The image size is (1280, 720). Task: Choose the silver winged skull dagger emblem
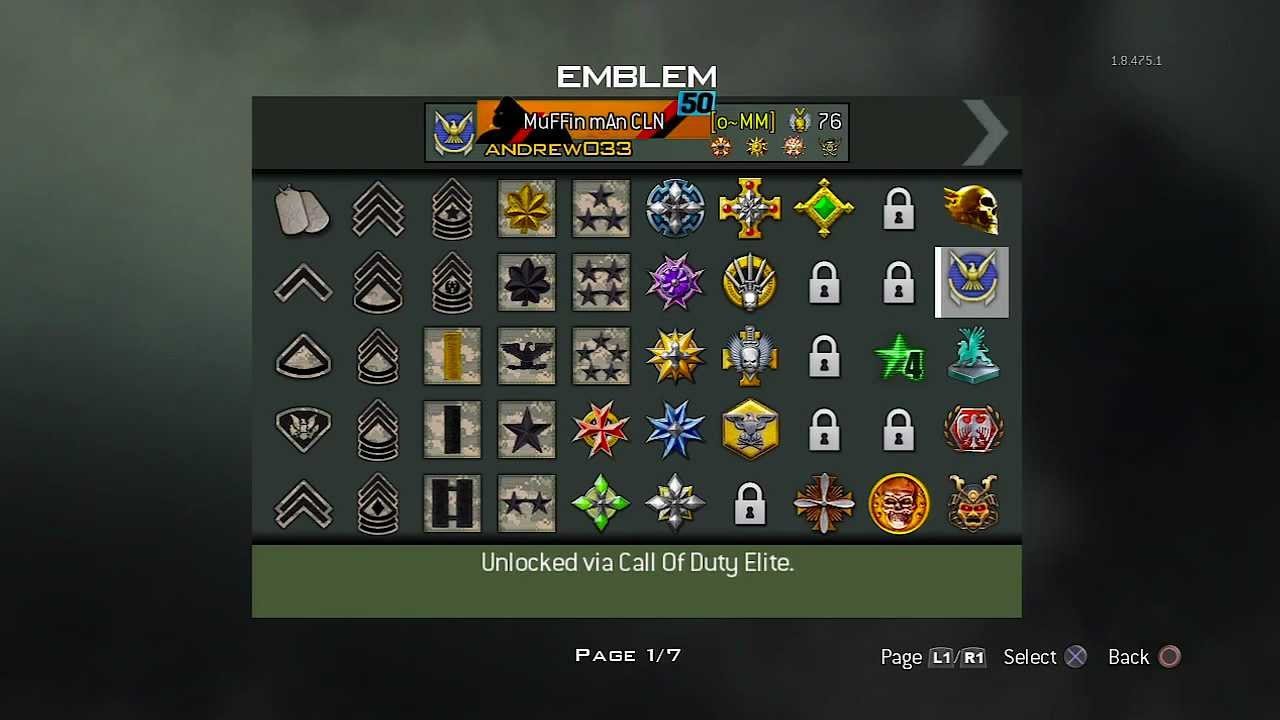point(750,356)
